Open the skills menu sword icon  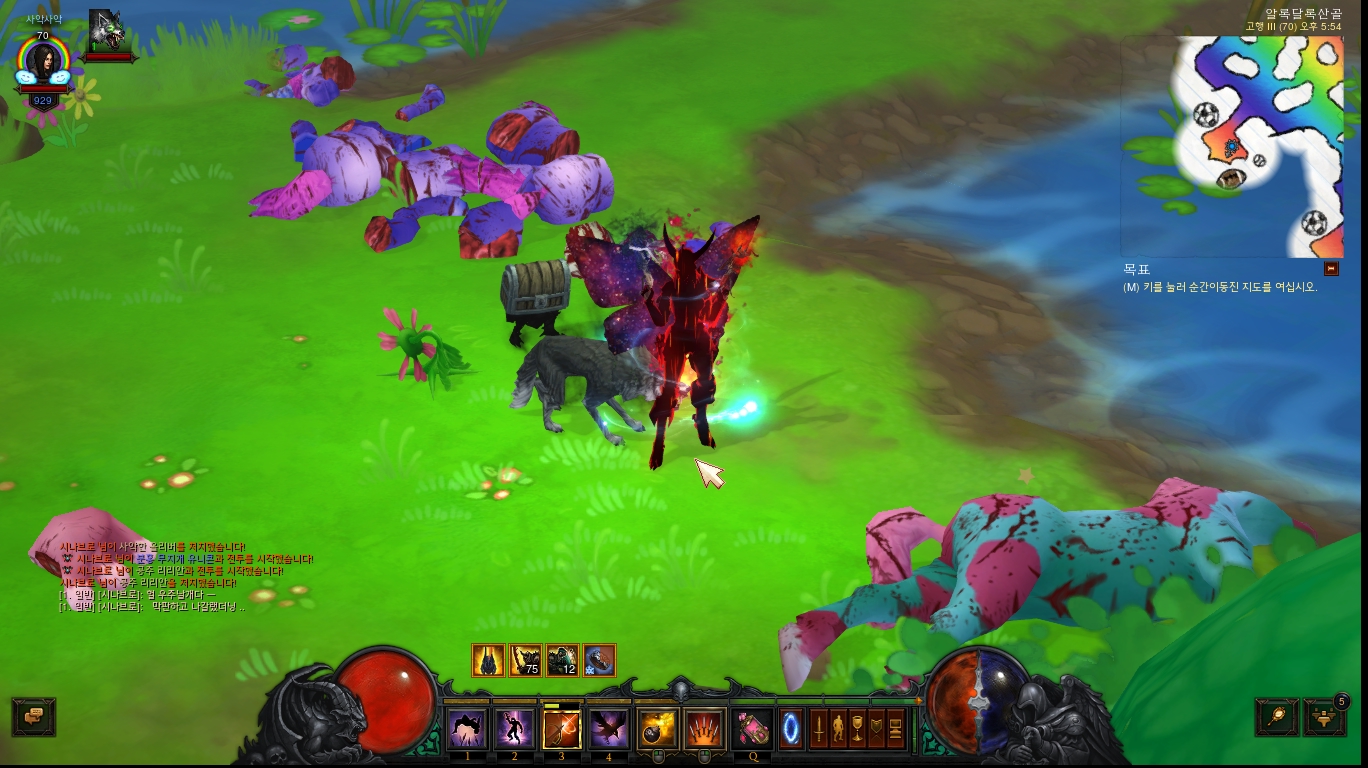(819, 729)
